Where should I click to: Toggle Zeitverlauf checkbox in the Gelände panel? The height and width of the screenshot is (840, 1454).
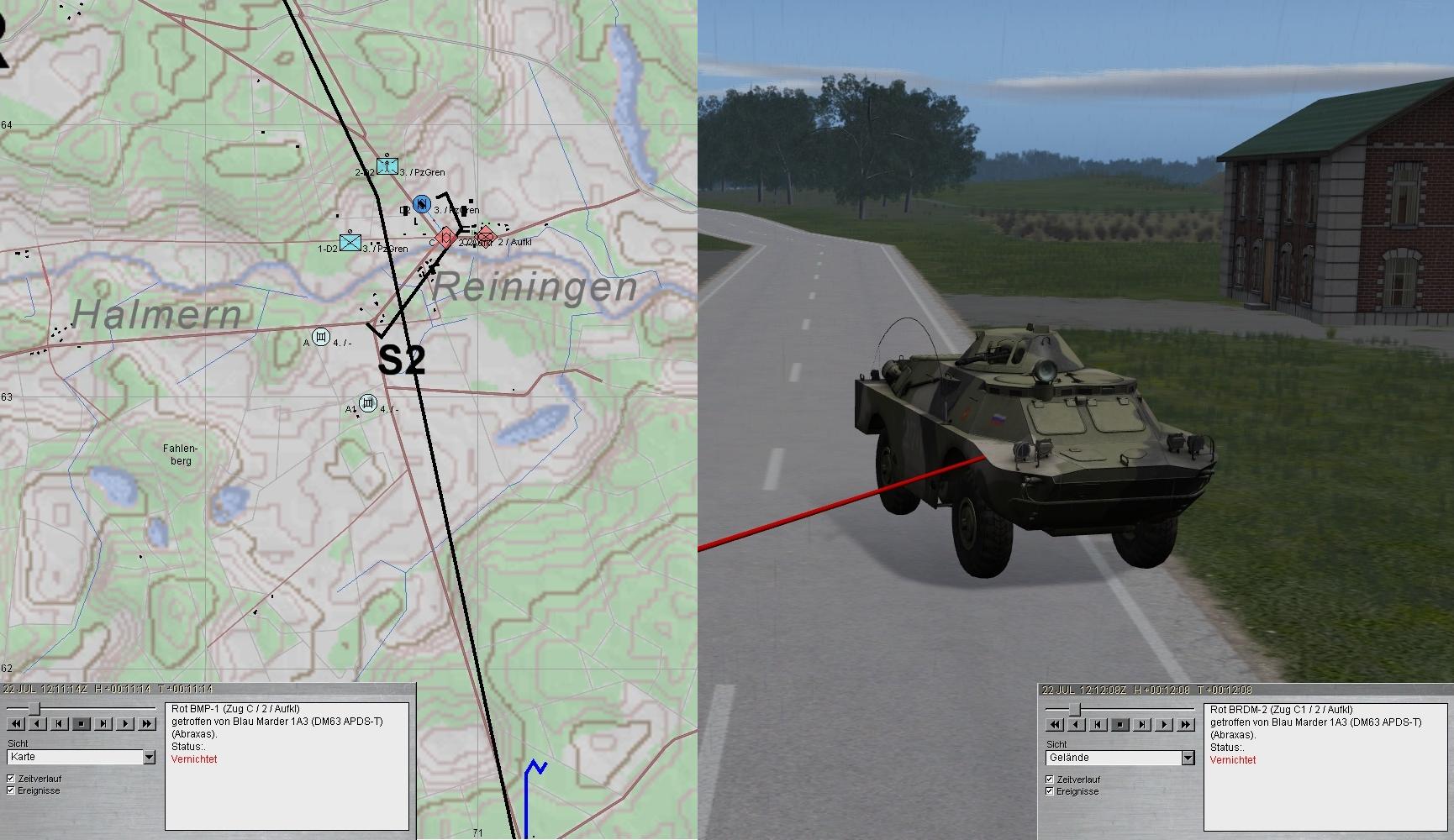pyautogui.click(x=1050, y=780)
